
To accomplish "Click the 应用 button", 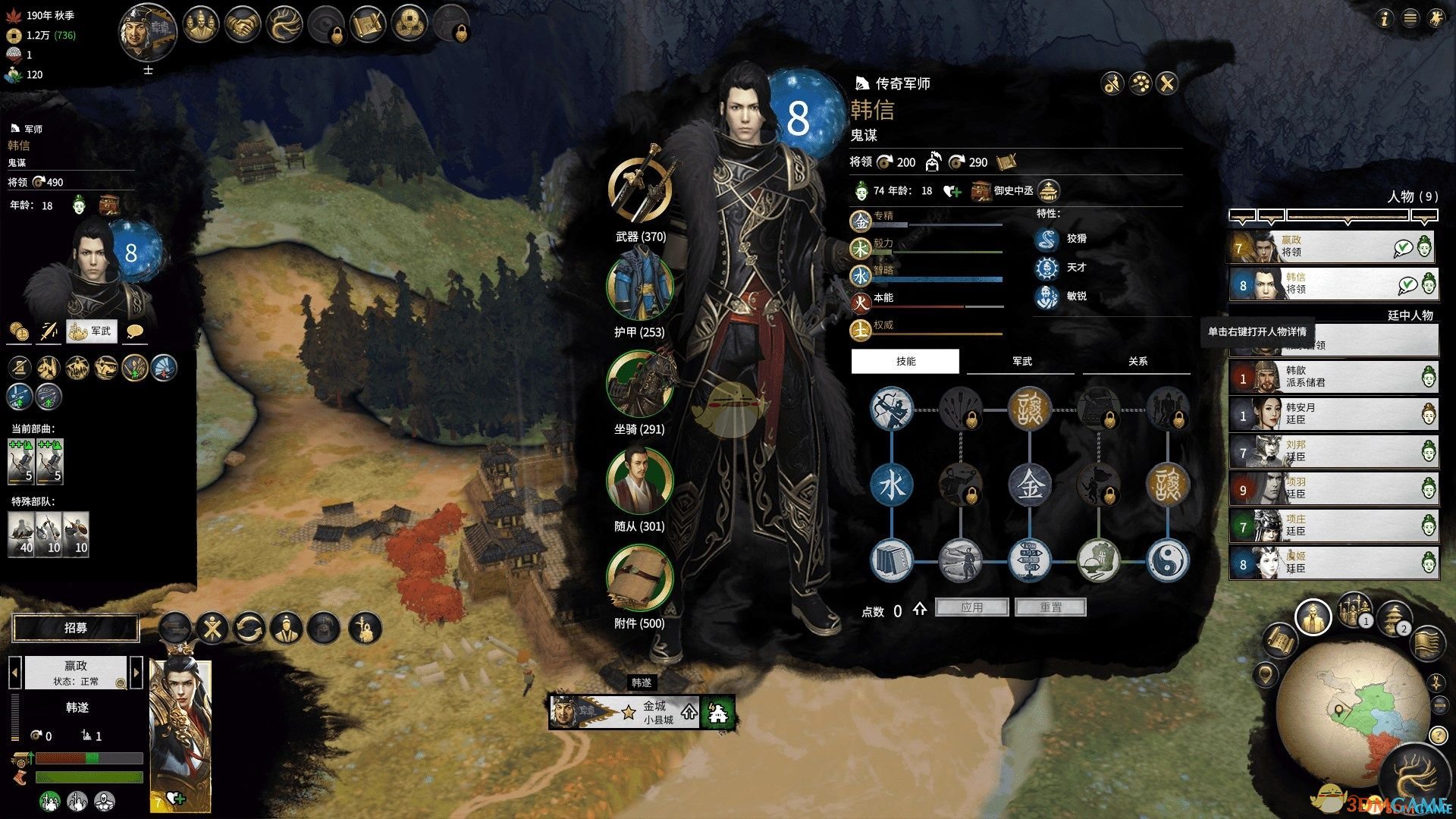I will (x=971, y=607).
